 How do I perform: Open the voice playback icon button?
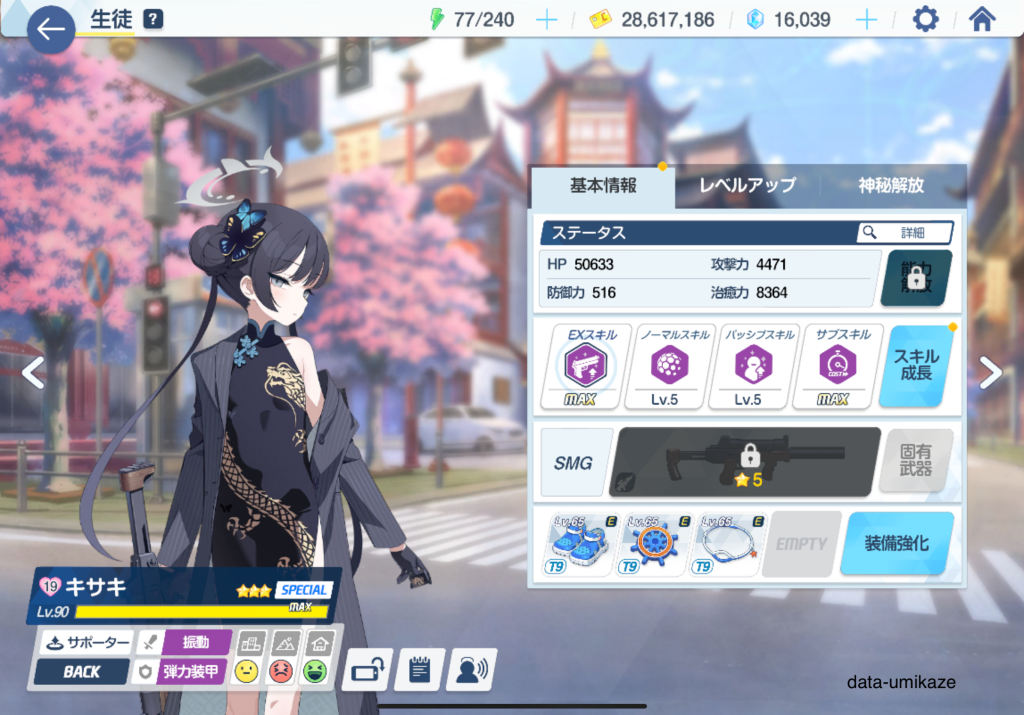471,670
